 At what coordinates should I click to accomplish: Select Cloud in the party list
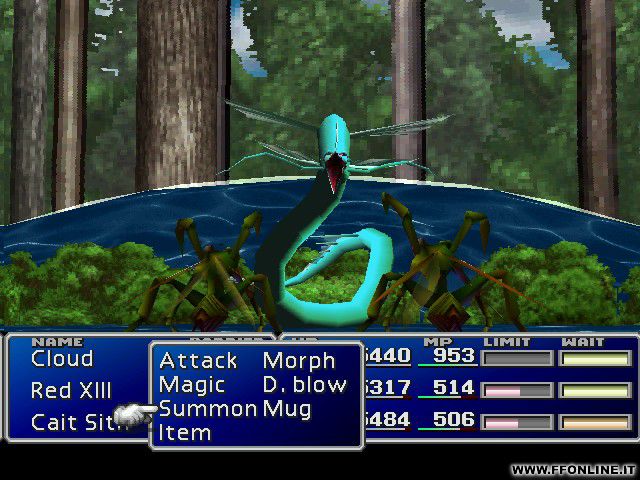(62, 359)
